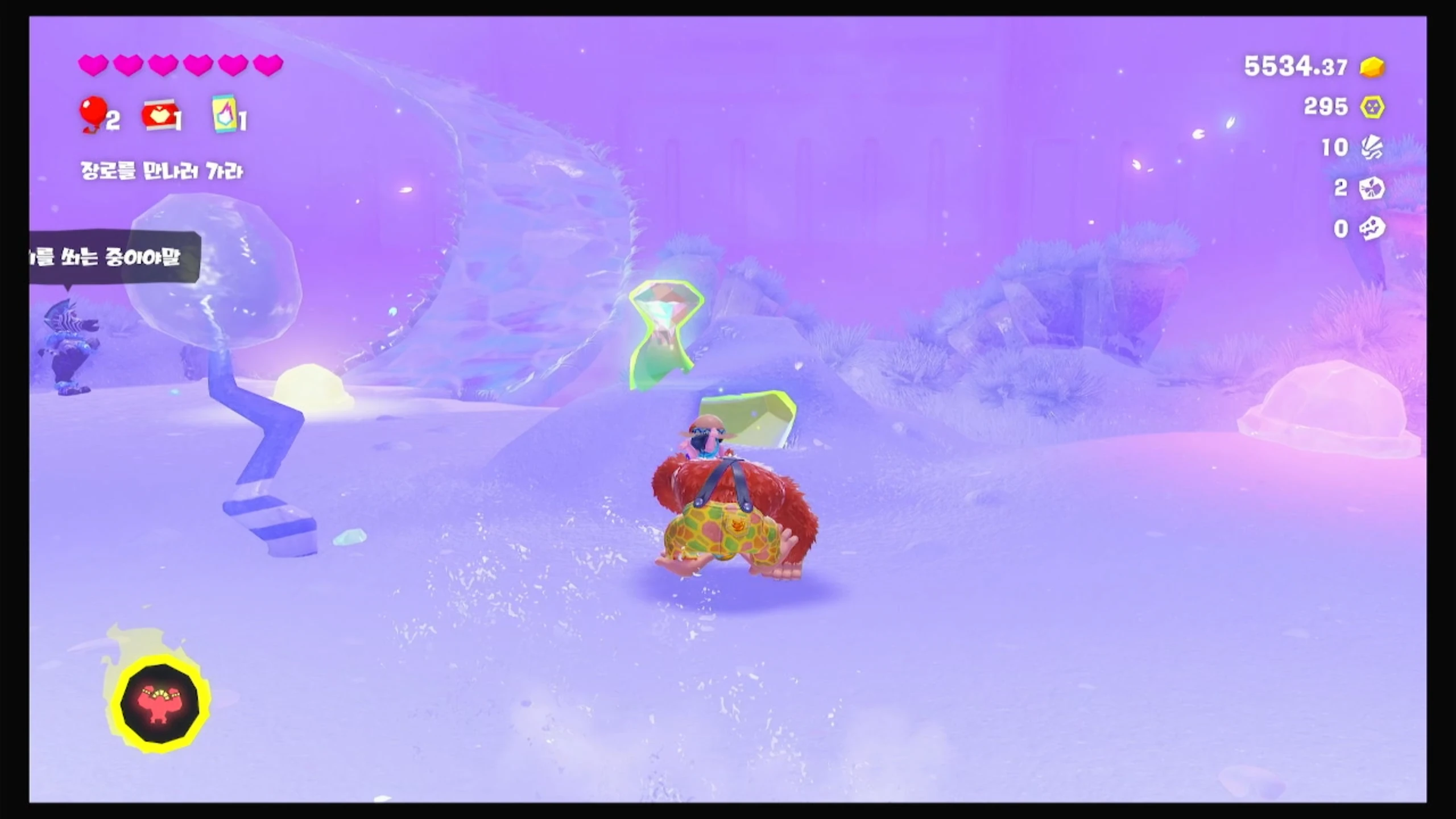Click the gold nugget currency icon
The image size is (1456, 819).
[1372, 67]
